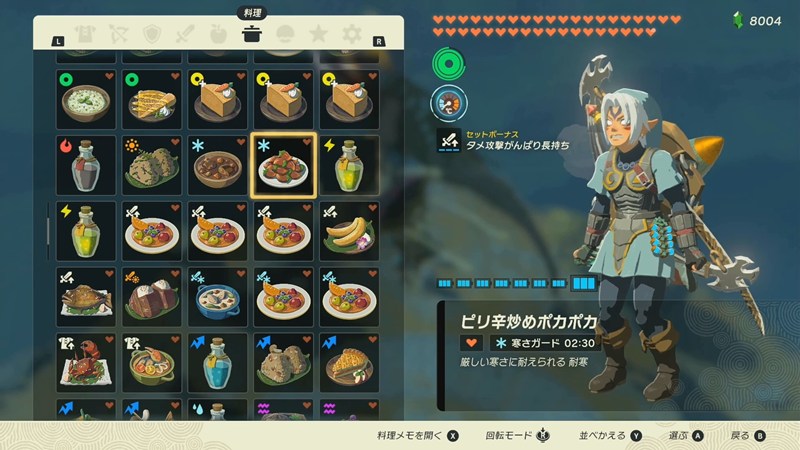Open the bows and arrows tab
Screen dimensions: 800x450
[118, 34]
